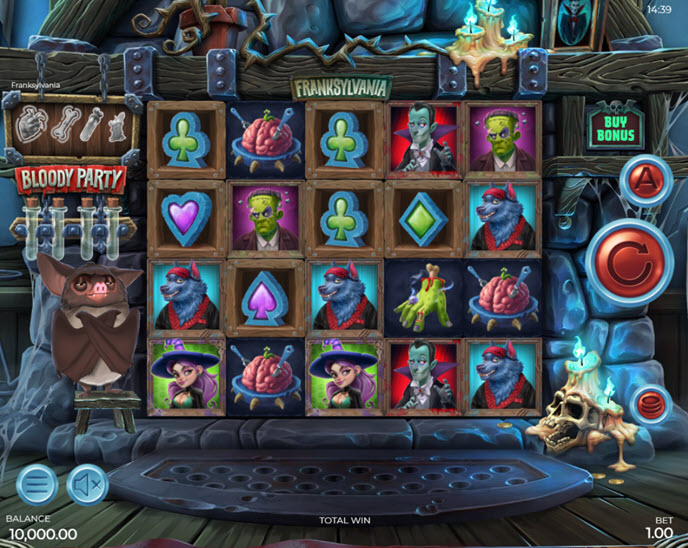
Task: Toggle sound with the muted speaker button
Action: coord(88,485)
